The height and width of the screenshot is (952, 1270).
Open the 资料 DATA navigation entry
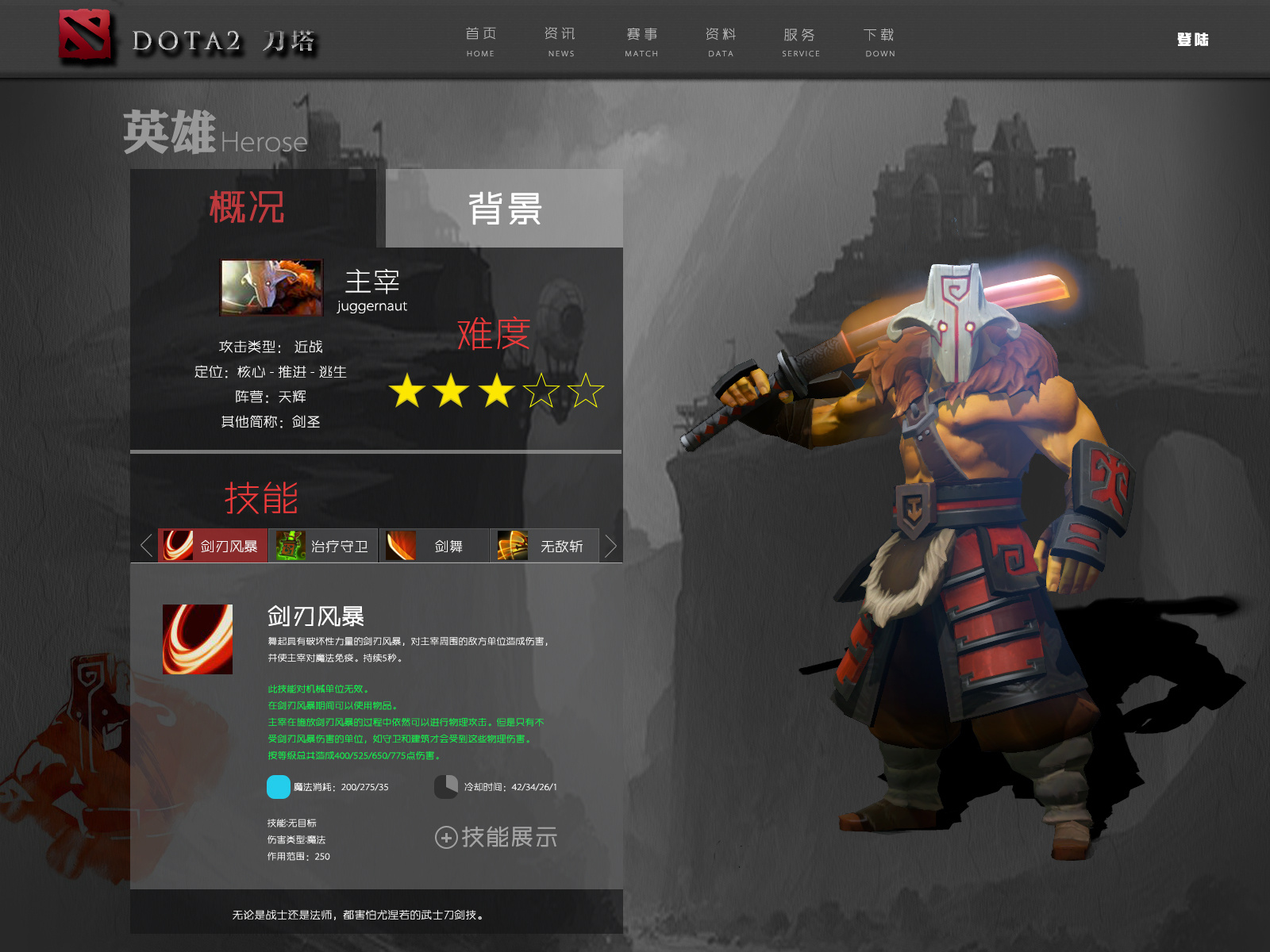(x=721, y=41)
